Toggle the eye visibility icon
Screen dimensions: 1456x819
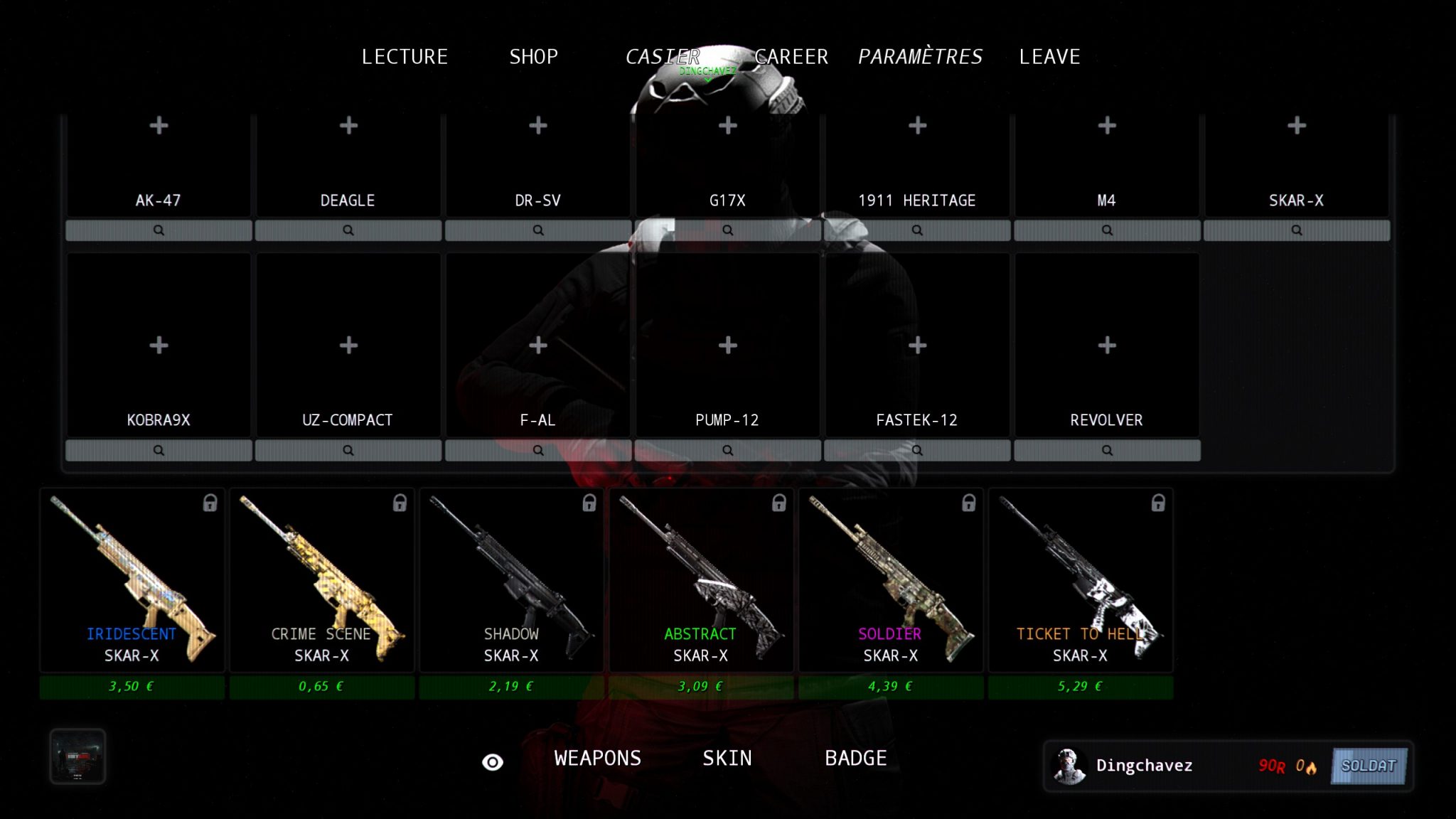(x=493, y=762)
